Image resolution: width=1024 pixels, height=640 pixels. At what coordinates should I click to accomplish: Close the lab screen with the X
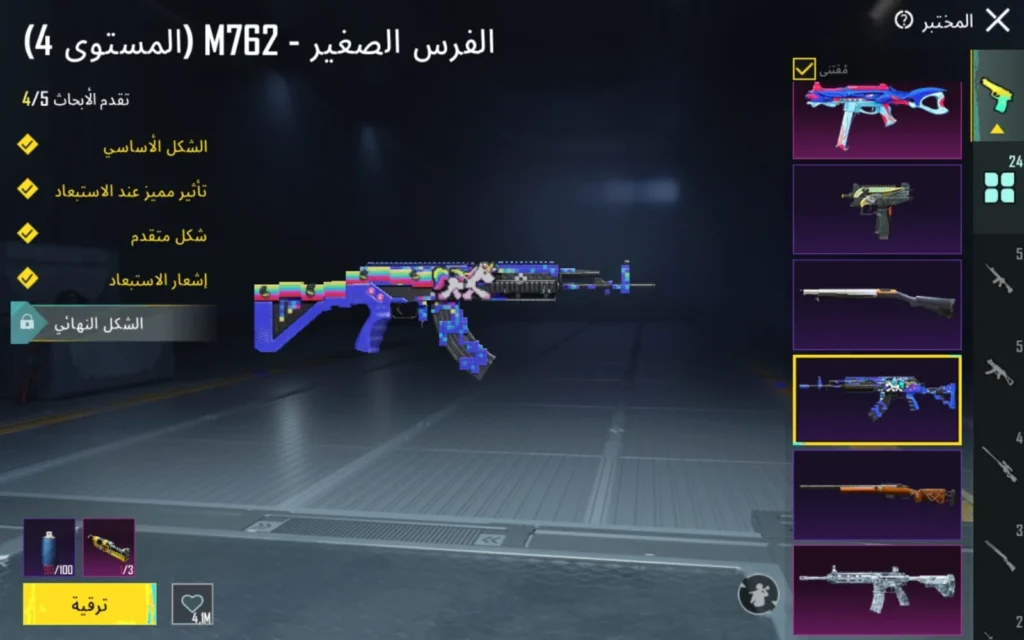coord(997,21)
